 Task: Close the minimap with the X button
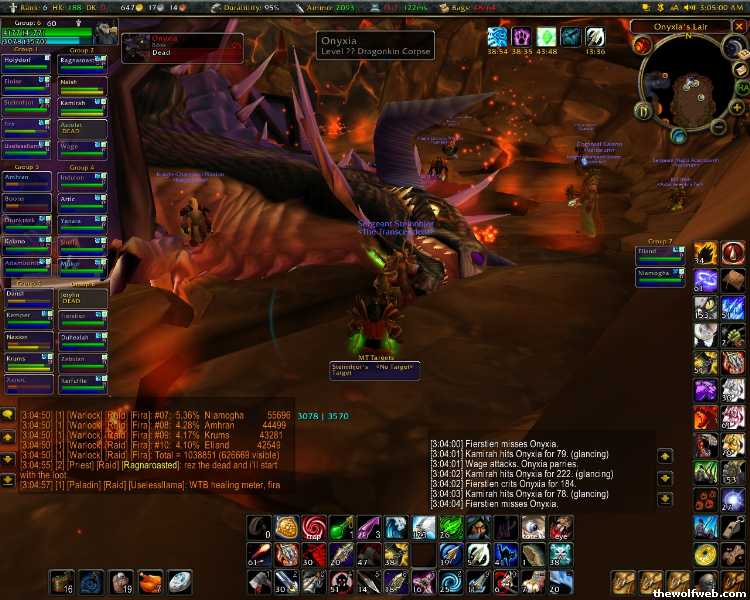(738, 27)
